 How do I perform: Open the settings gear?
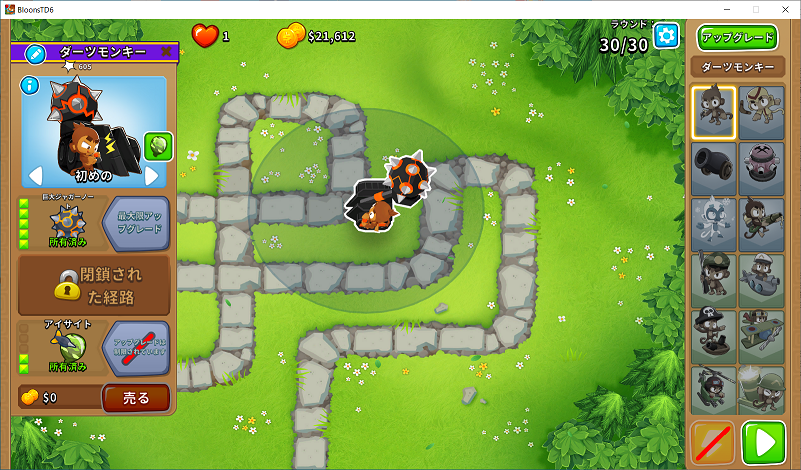666,36
